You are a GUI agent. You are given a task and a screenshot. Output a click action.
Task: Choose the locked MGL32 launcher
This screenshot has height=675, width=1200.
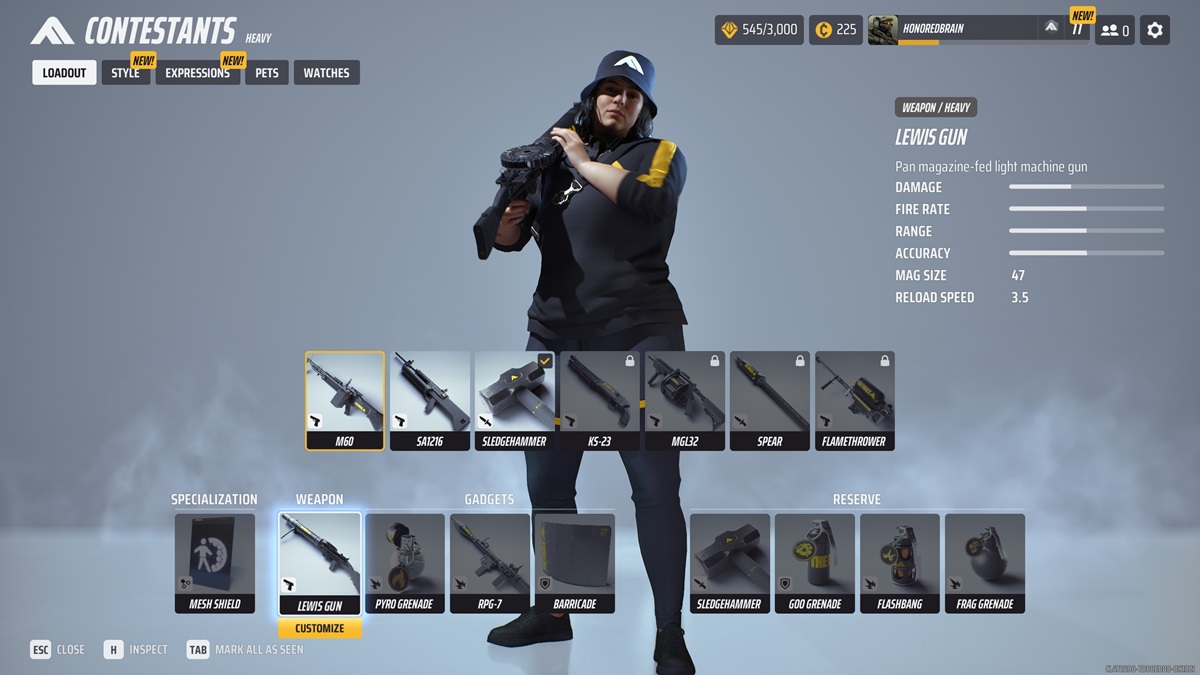pos(685,400)
